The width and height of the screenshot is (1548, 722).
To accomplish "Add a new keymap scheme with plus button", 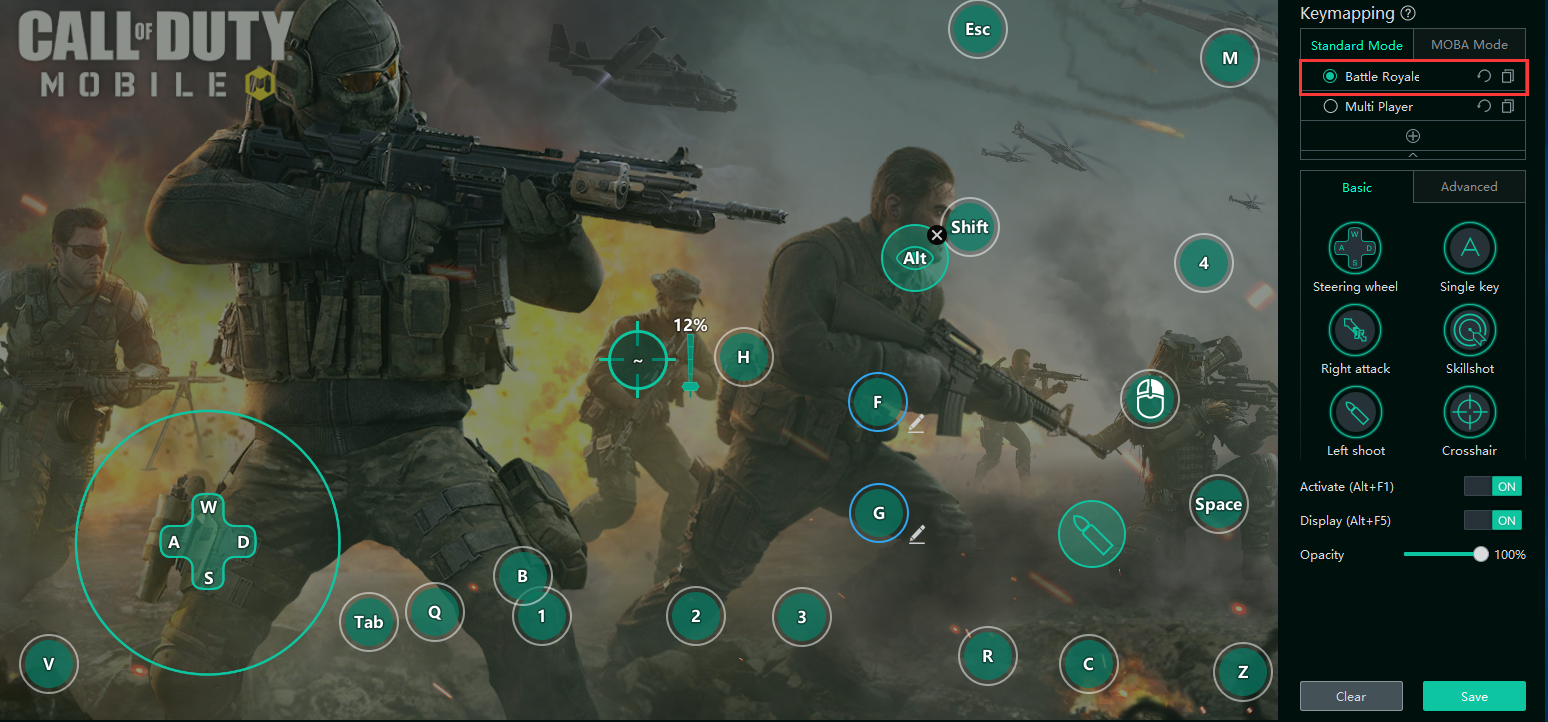I will [1413, 136].
